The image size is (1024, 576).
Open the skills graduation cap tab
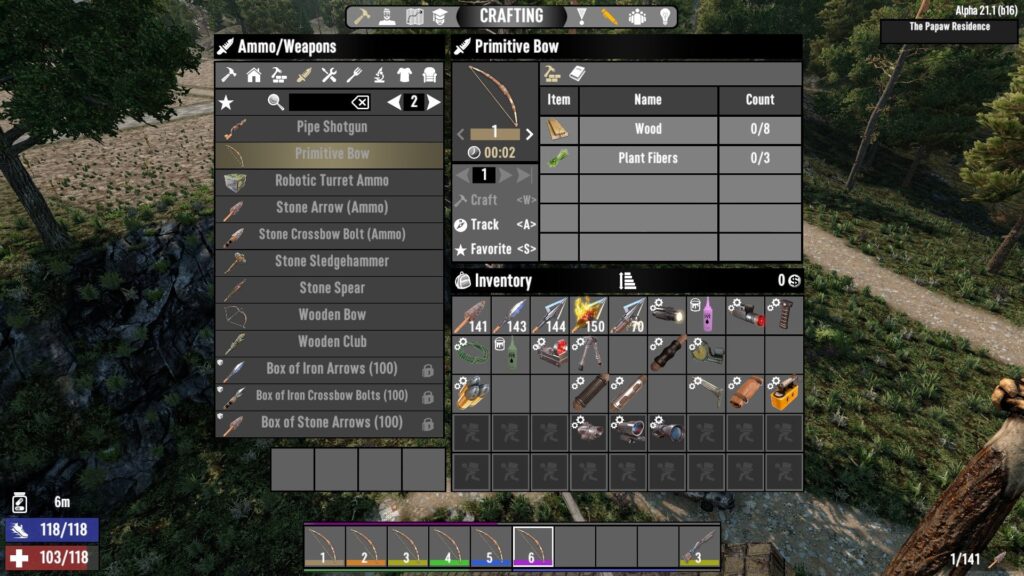tap(441, 17)
